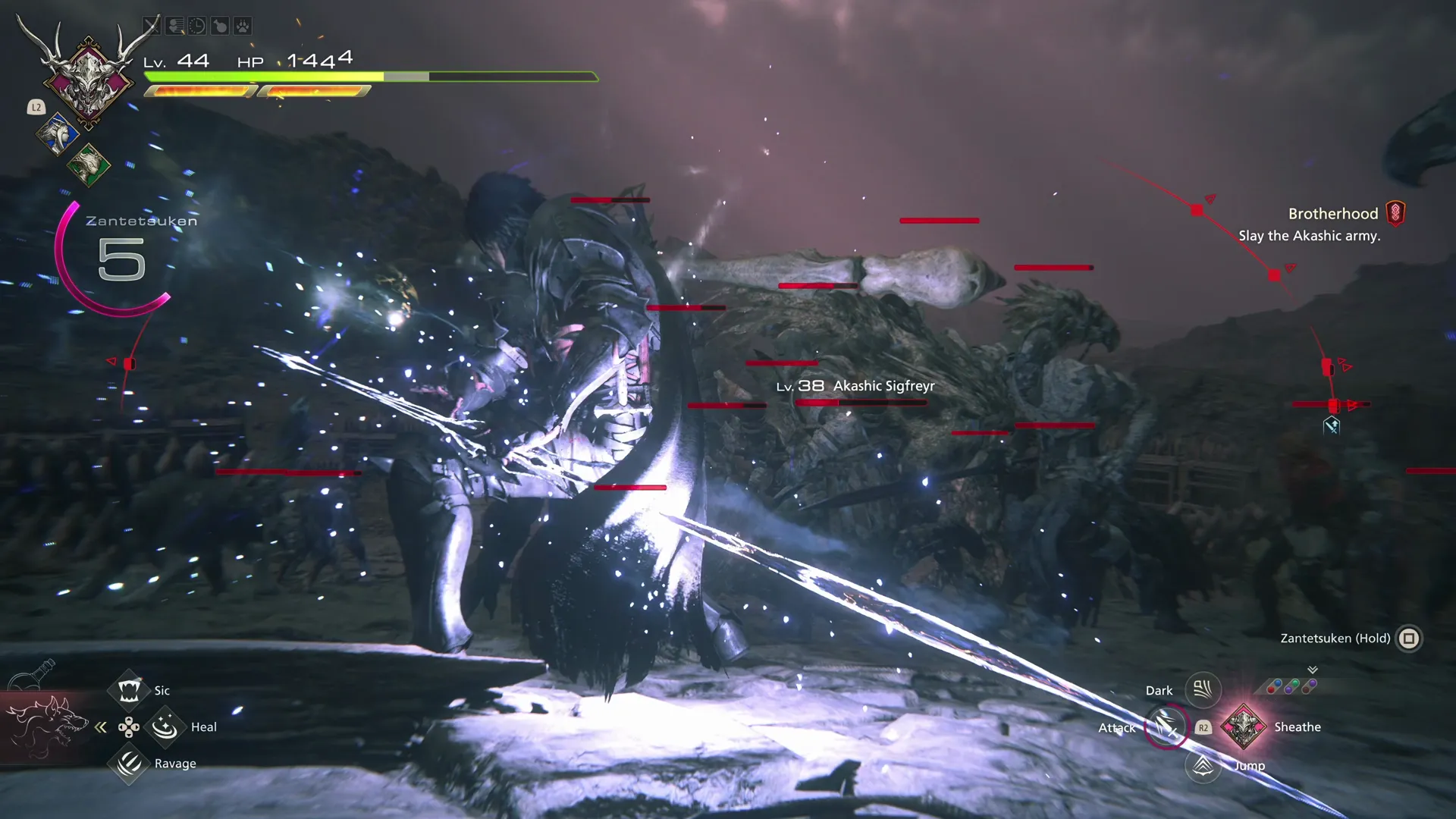Click the potion item icon
Image resolution: width=1456 pixels, height=819 pixels.
219,25
